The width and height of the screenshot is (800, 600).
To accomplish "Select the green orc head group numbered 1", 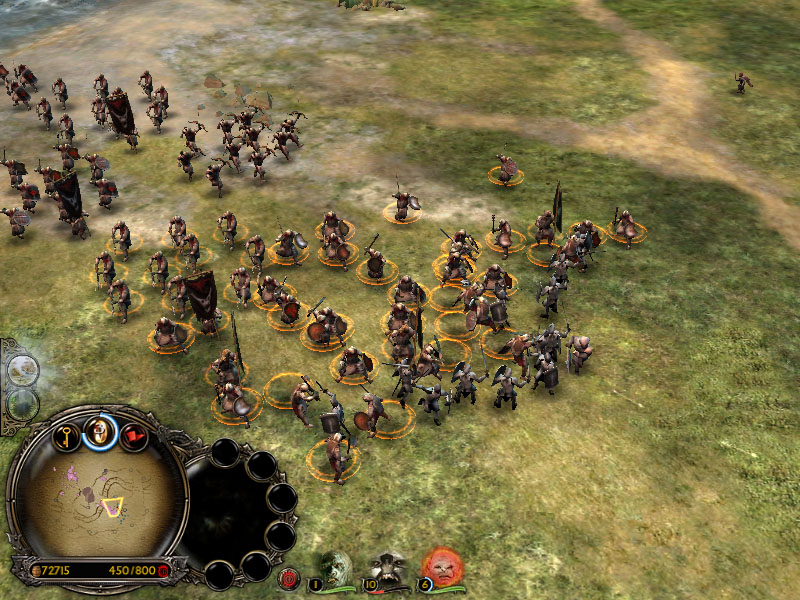I will [335, 567].
